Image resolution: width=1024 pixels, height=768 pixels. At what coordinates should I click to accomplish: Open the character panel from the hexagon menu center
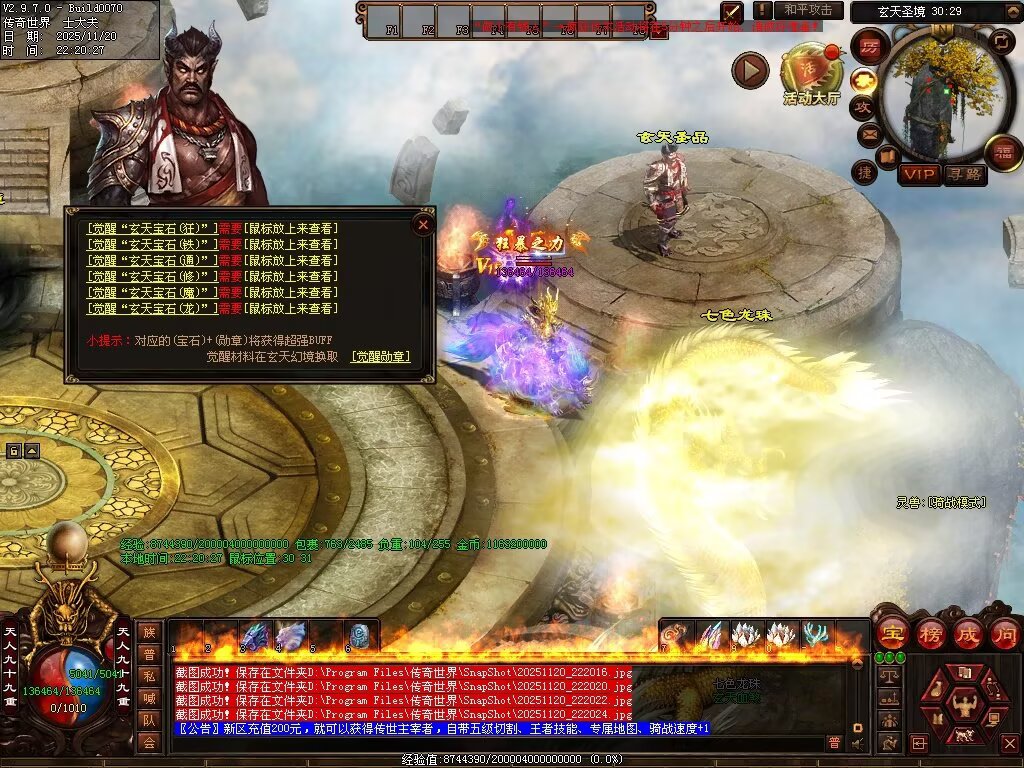(961, 702)
